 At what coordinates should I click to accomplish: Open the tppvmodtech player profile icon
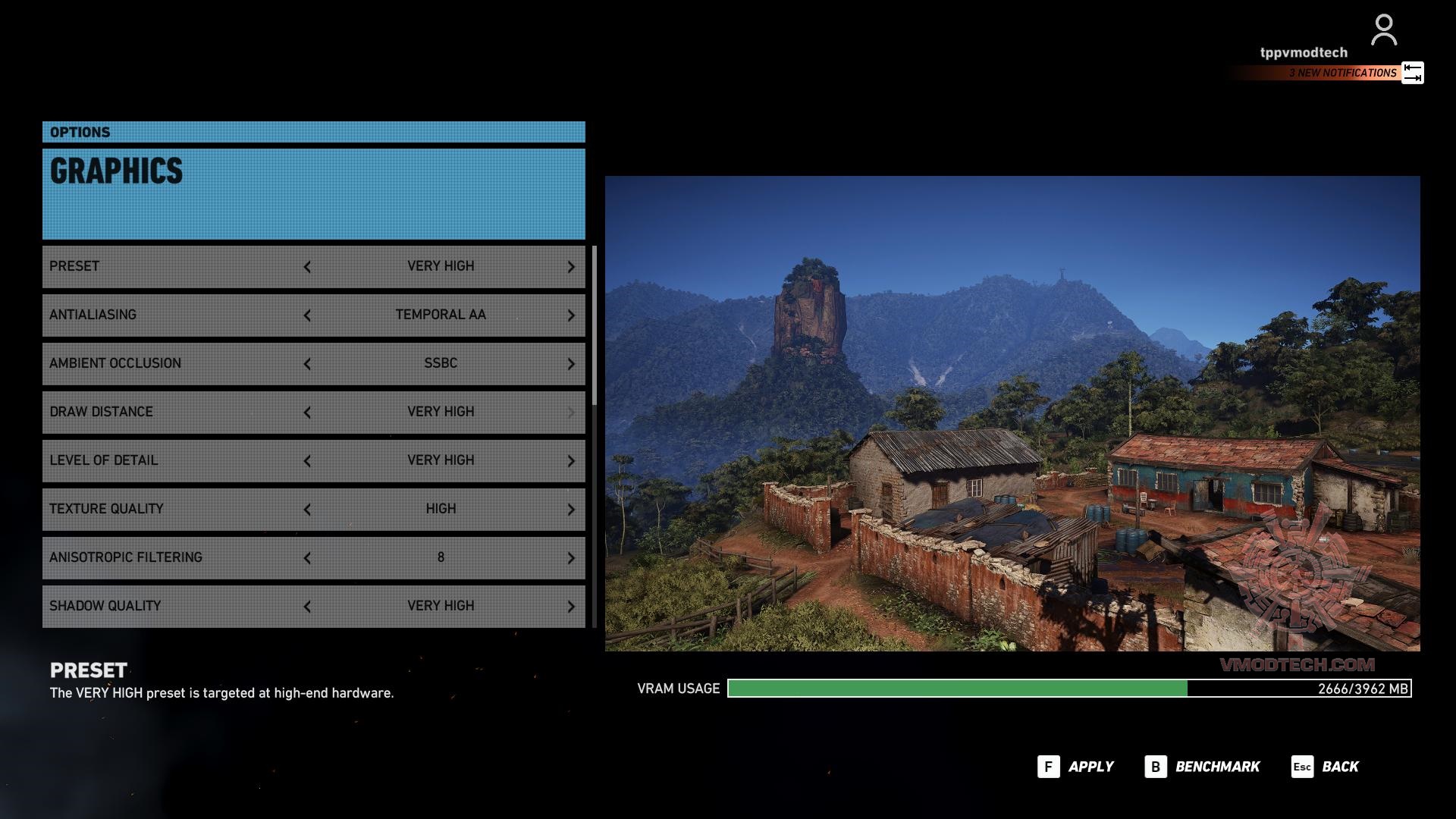(x=1383, y=30)
